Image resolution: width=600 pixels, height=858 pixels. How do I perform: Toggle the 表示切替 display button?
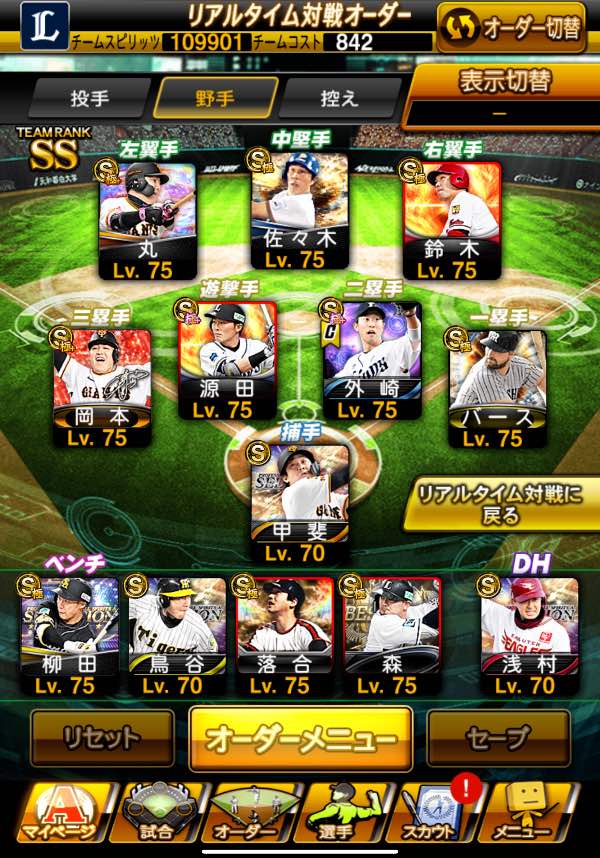point(505,95)
